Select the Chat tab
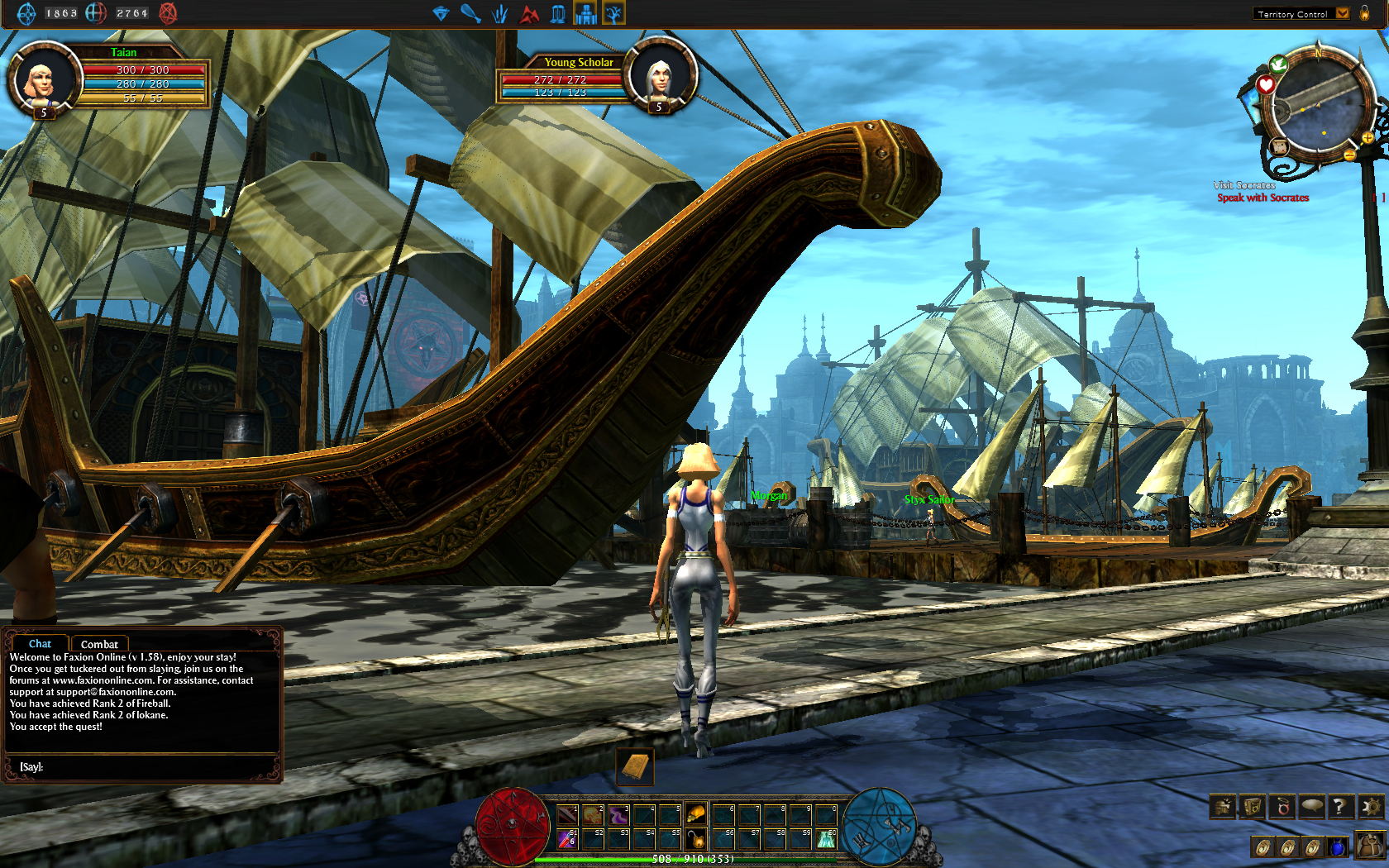Viewport: 1389px width, 868px height. point(40,643)
